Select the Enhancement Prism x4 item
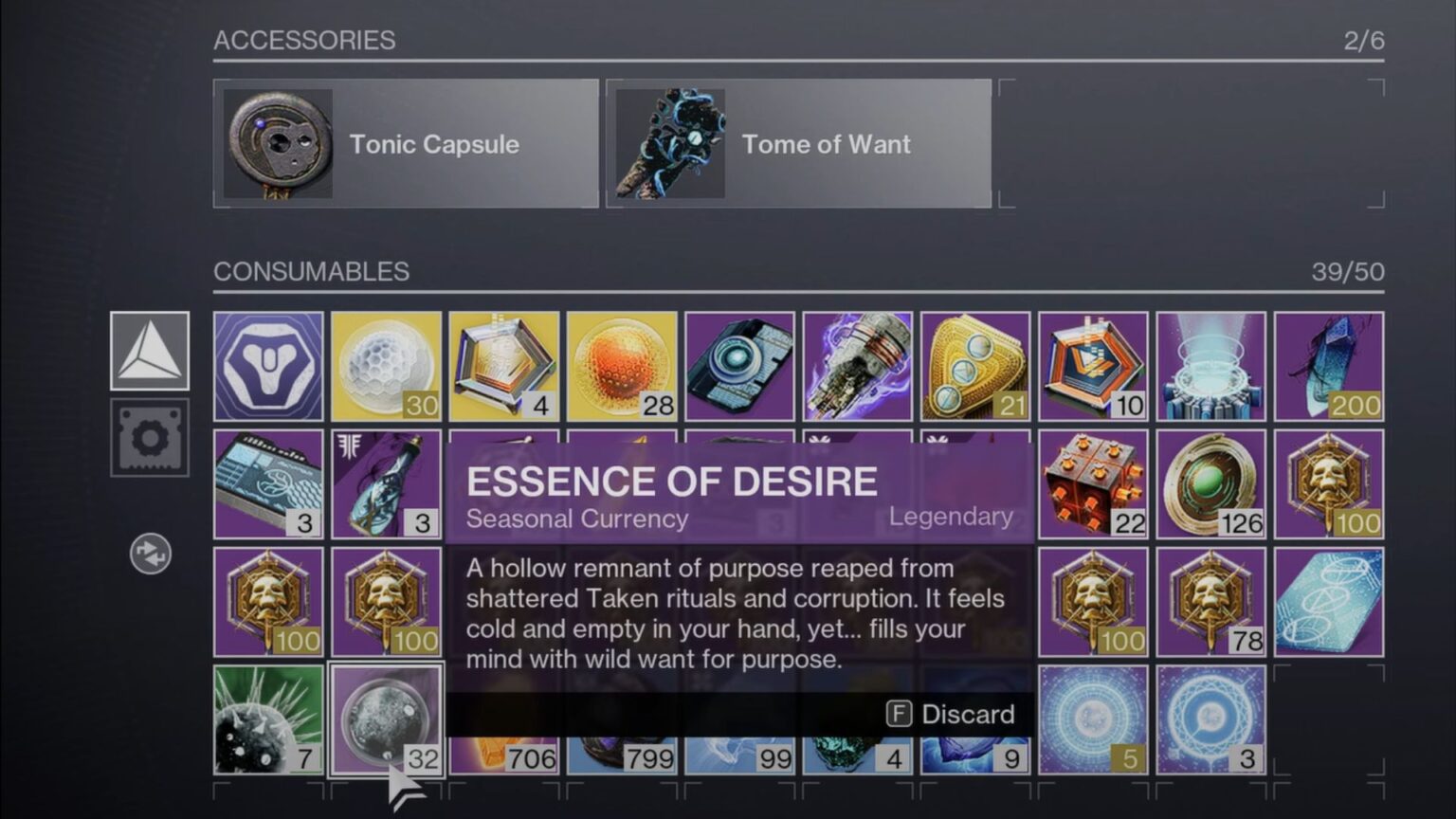Screen dimensions: 1456x819 coord(503,365)
